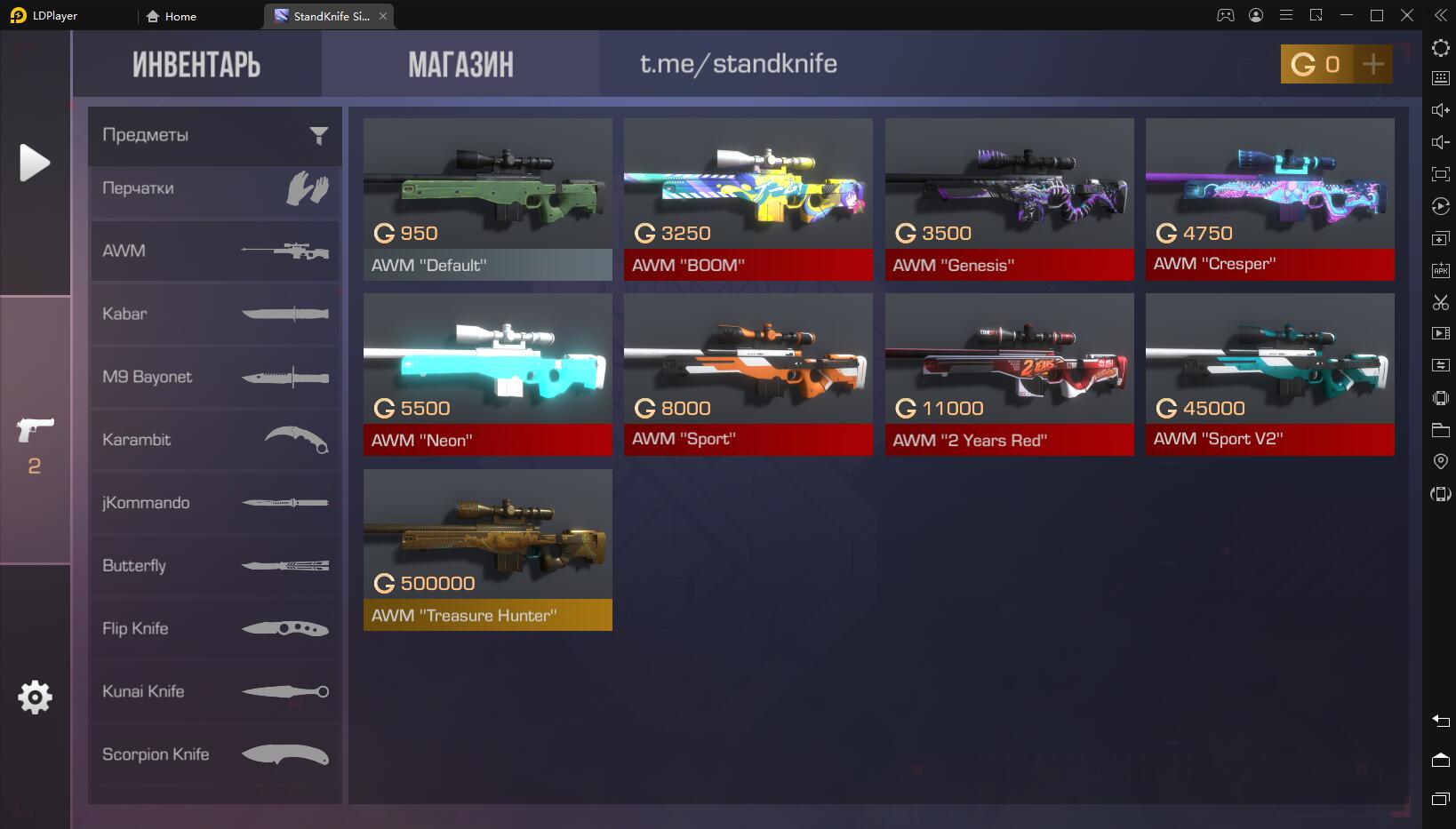Choose the Kunai Knife category
This screenshot has height=829, width=1456.
pyautogui.click(x=214, y=691)
